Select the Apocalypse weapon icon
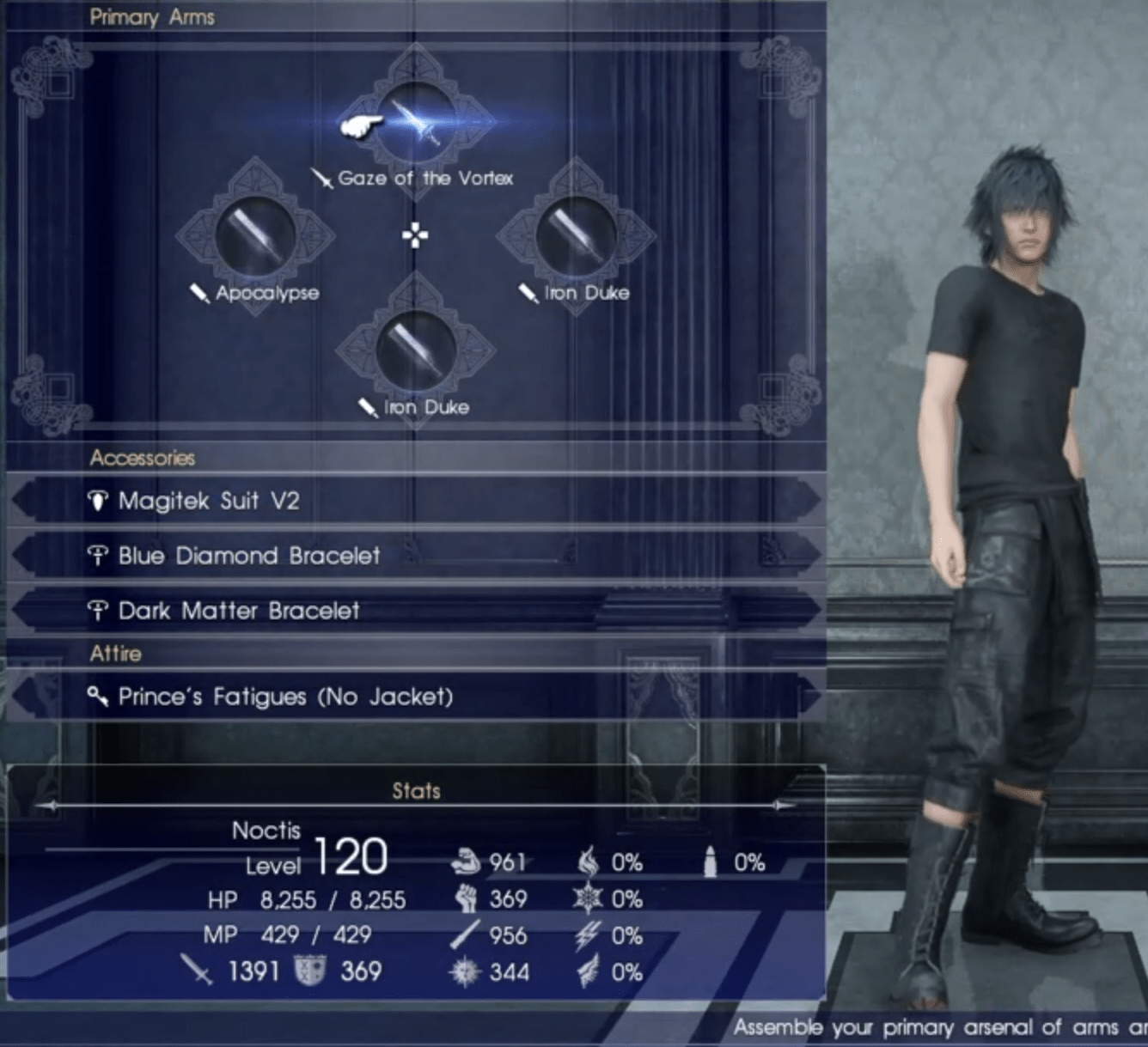 tap(253, 236)
